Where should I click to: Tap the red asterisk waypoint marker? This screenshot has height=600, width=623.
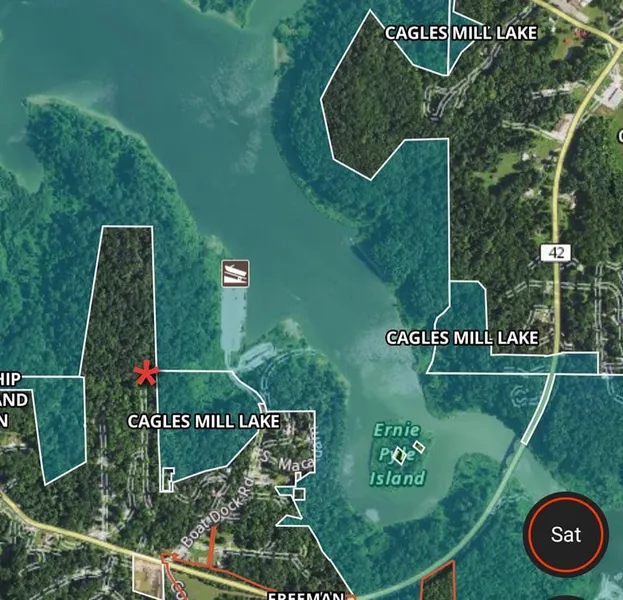146,374
